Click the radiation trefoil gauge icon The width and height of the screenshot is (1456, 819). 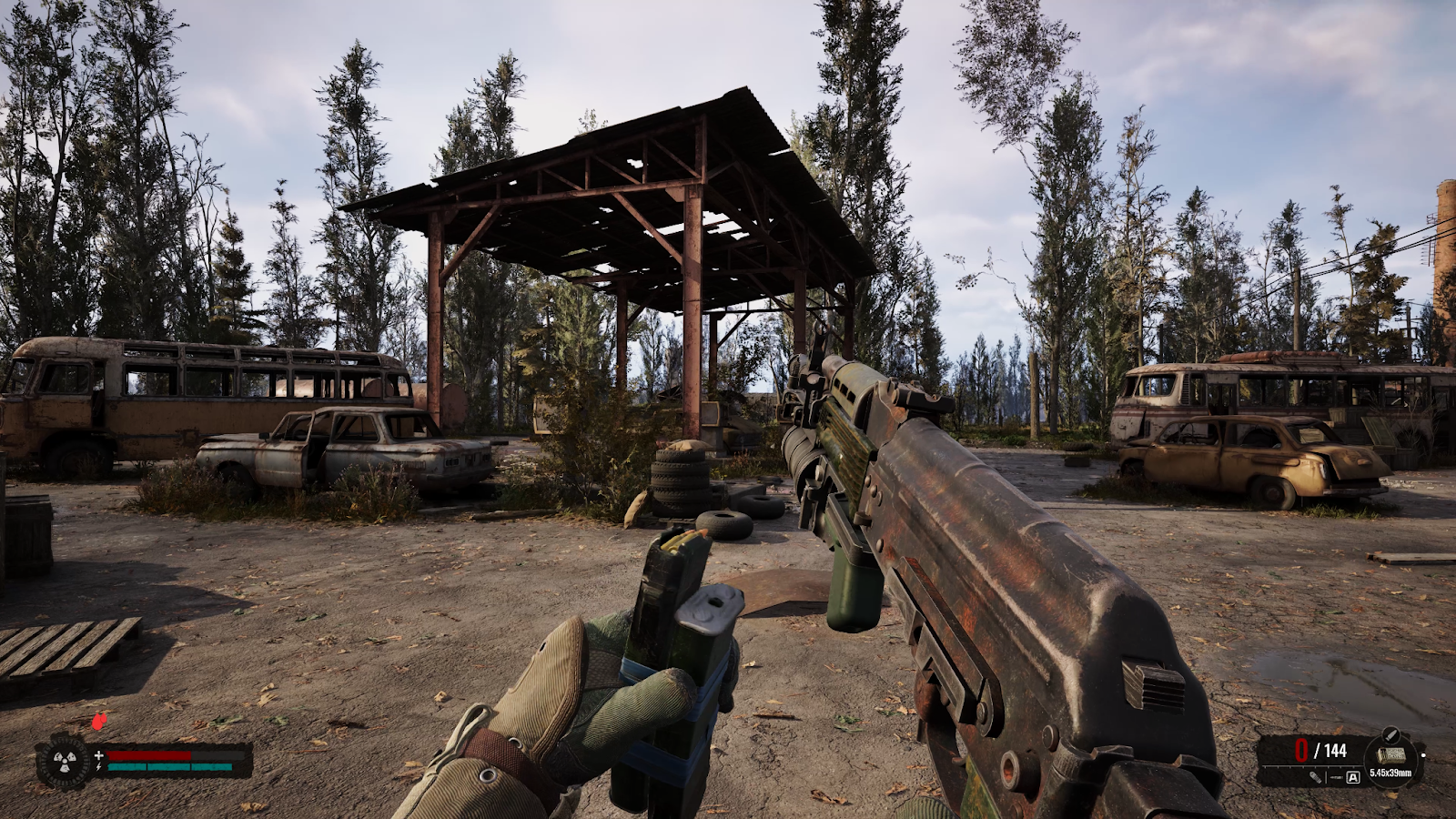pos(63,761)
